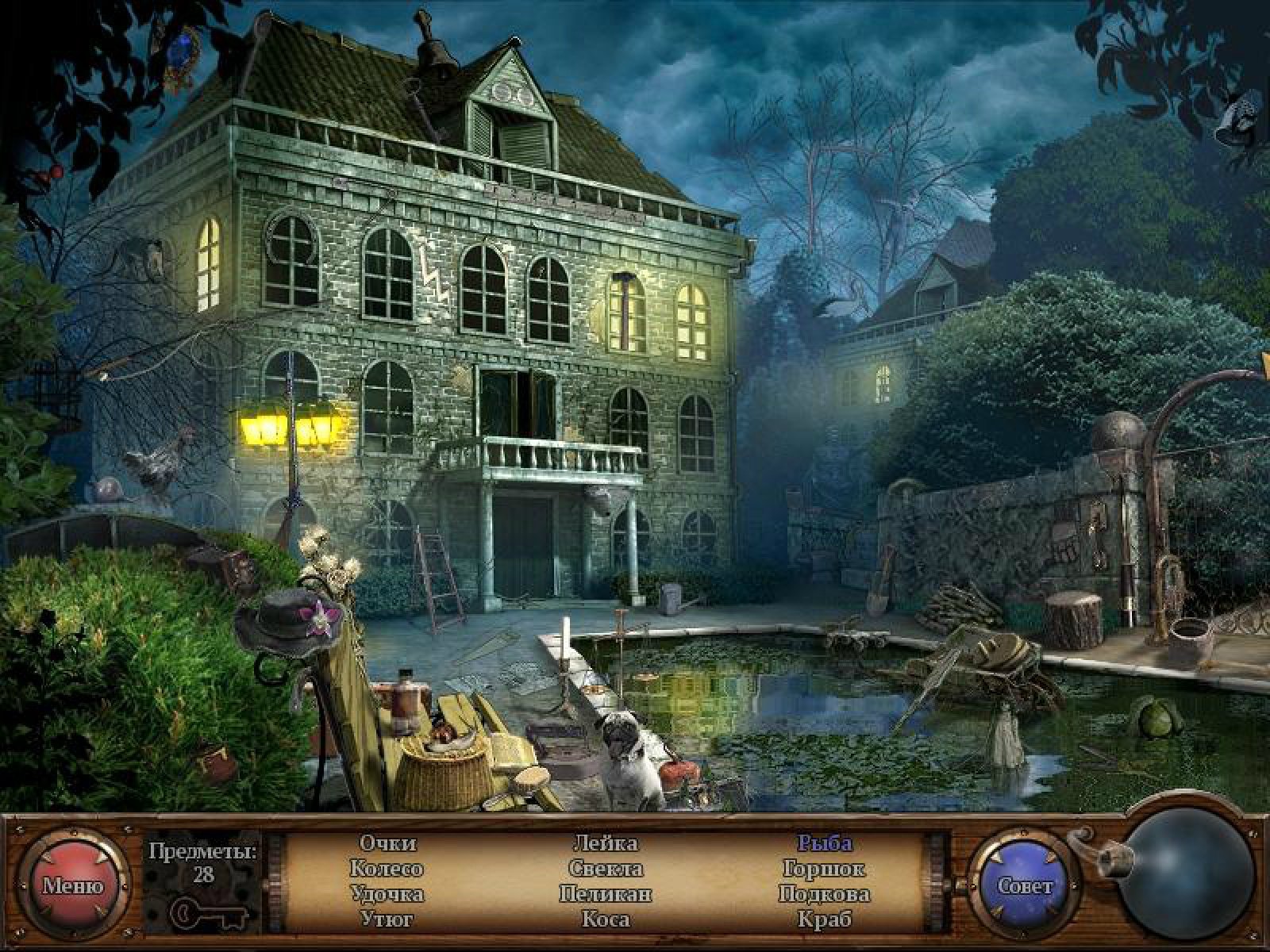
Task: Select Краб in the item list
Action: [x=825, y=919]
